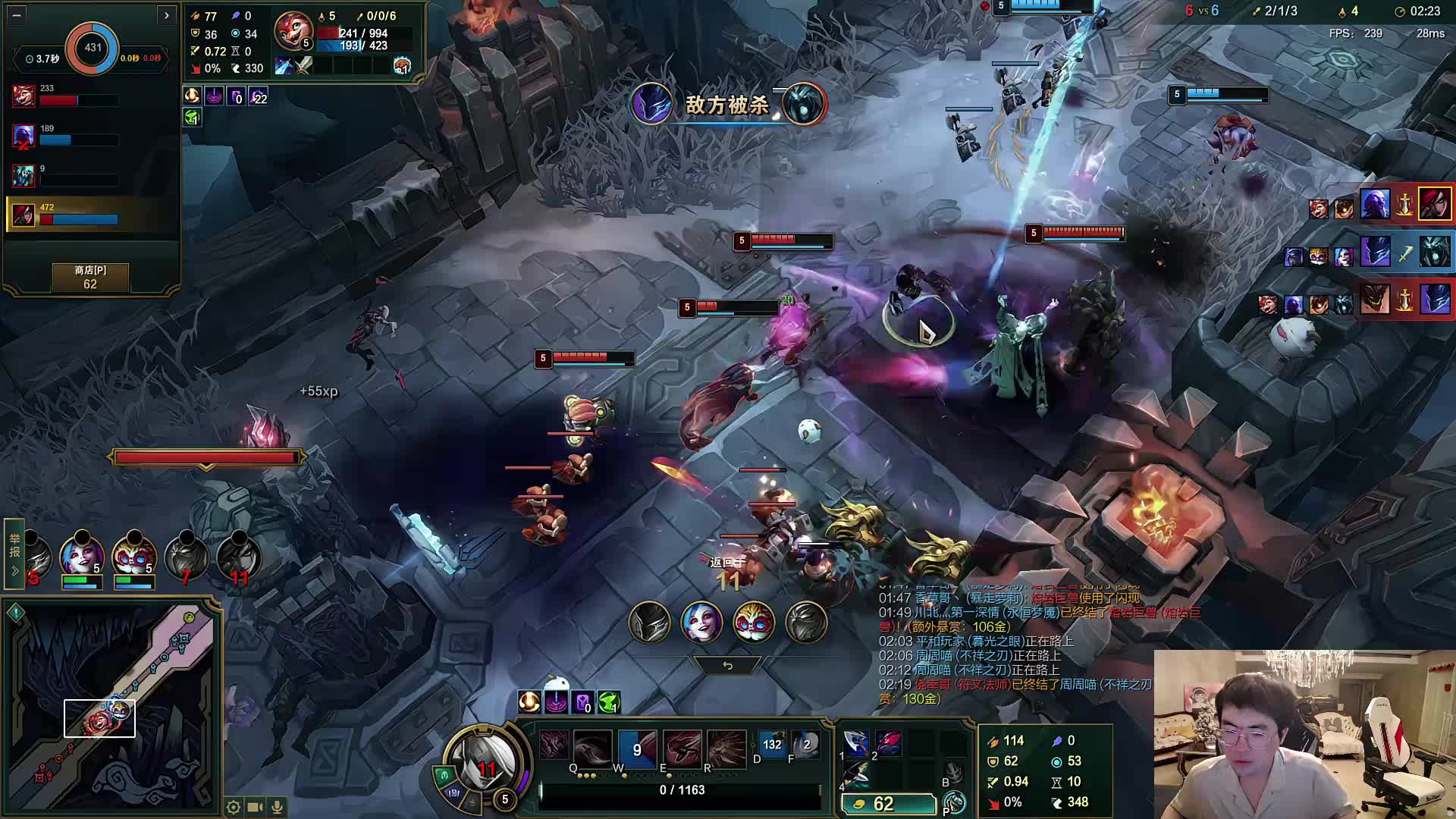Open the shop from the gold counter
The image size is (1456, 819).
click(x=889, y=804)
